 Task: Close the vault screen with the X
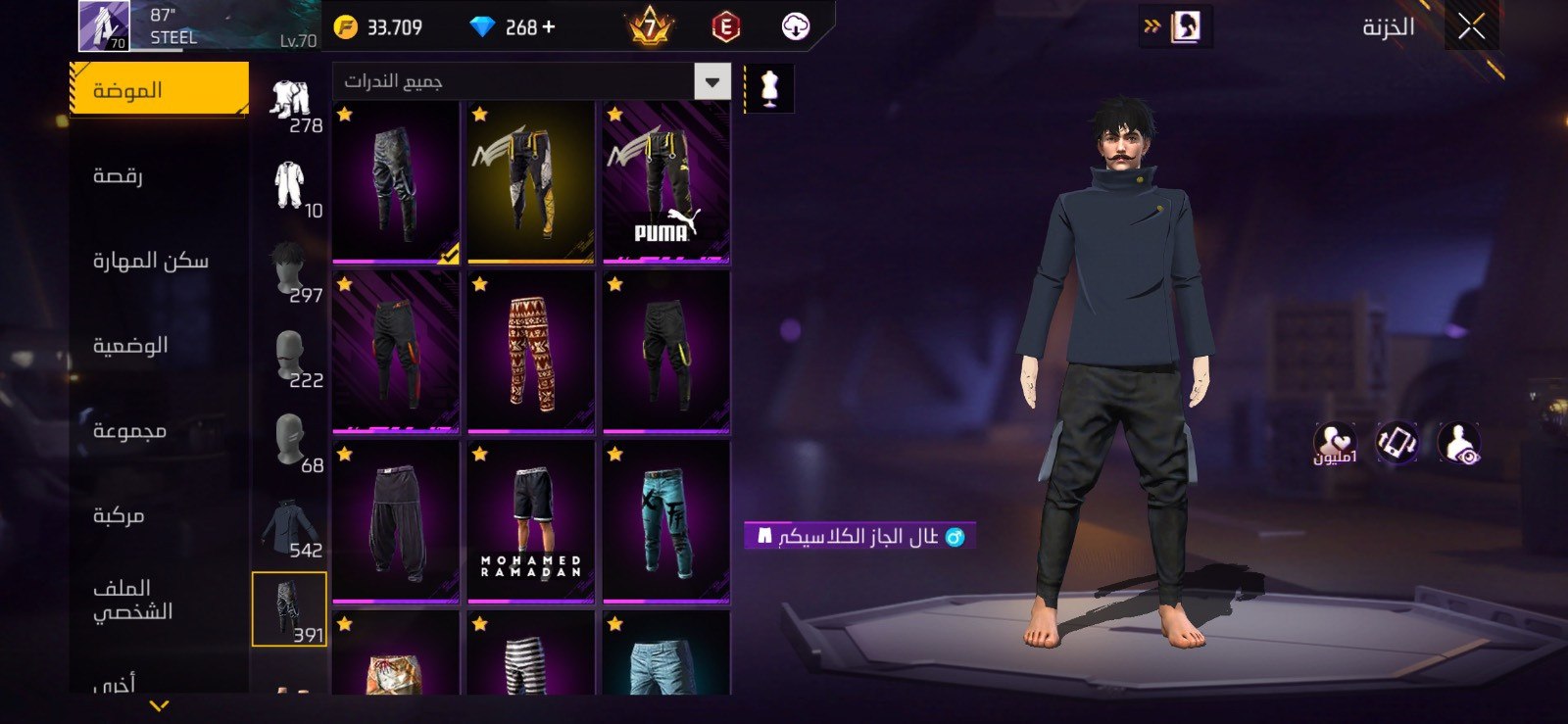(1471, 27)
